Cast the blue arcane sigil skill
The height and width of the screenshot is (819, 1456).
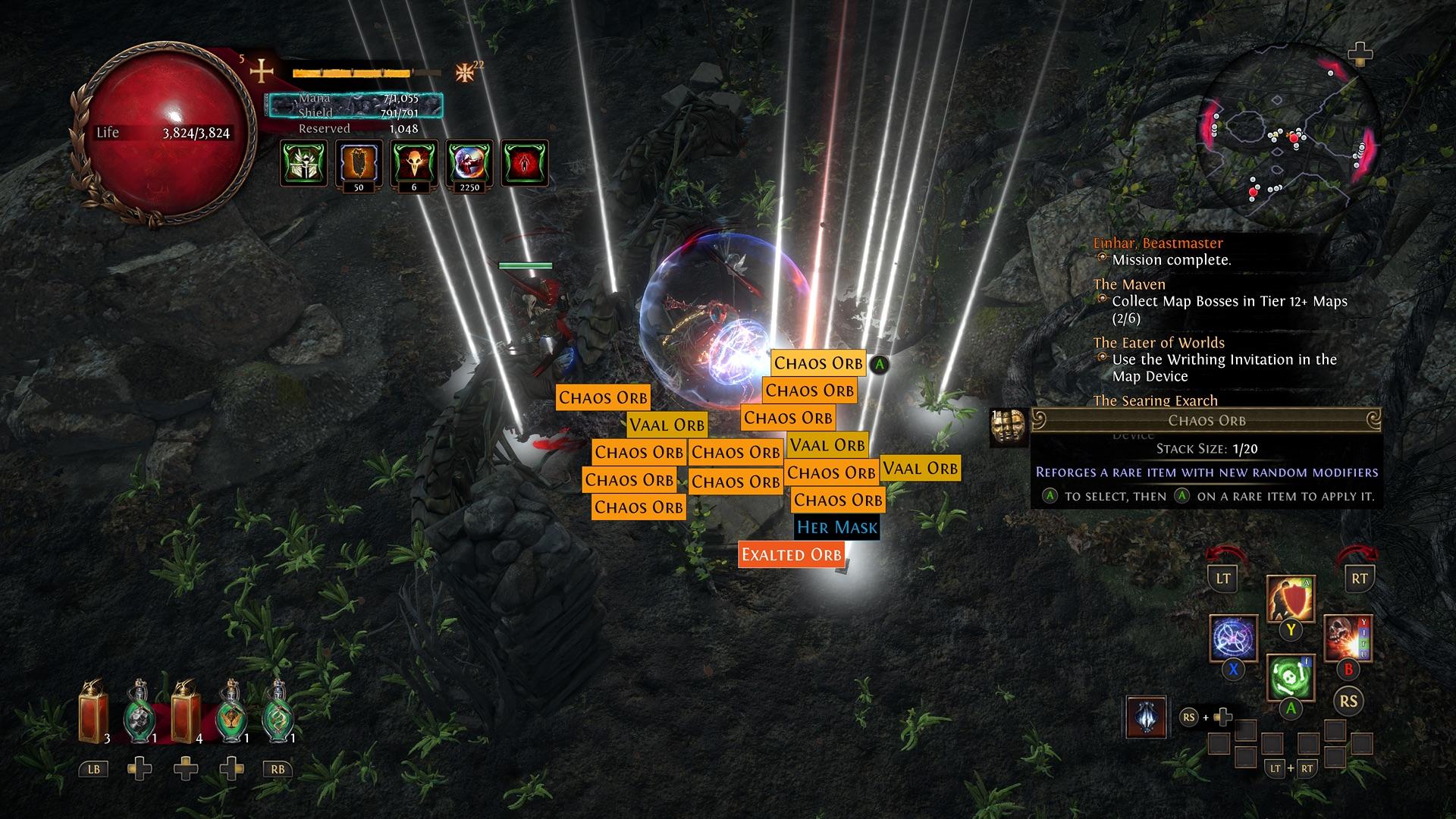click(x=1233, y=638)
